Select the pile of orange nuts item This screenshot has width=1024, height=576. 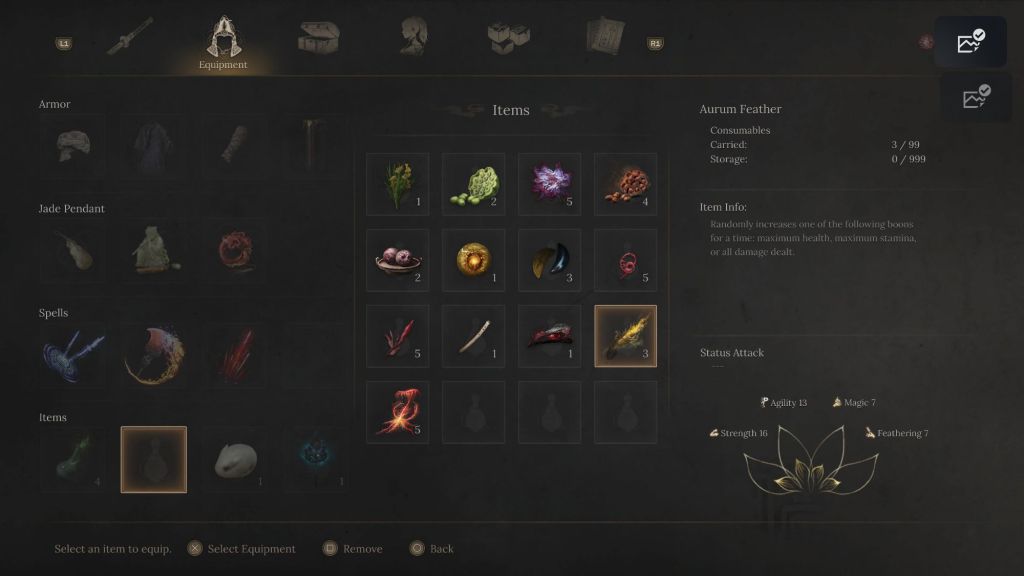(625, 184)
